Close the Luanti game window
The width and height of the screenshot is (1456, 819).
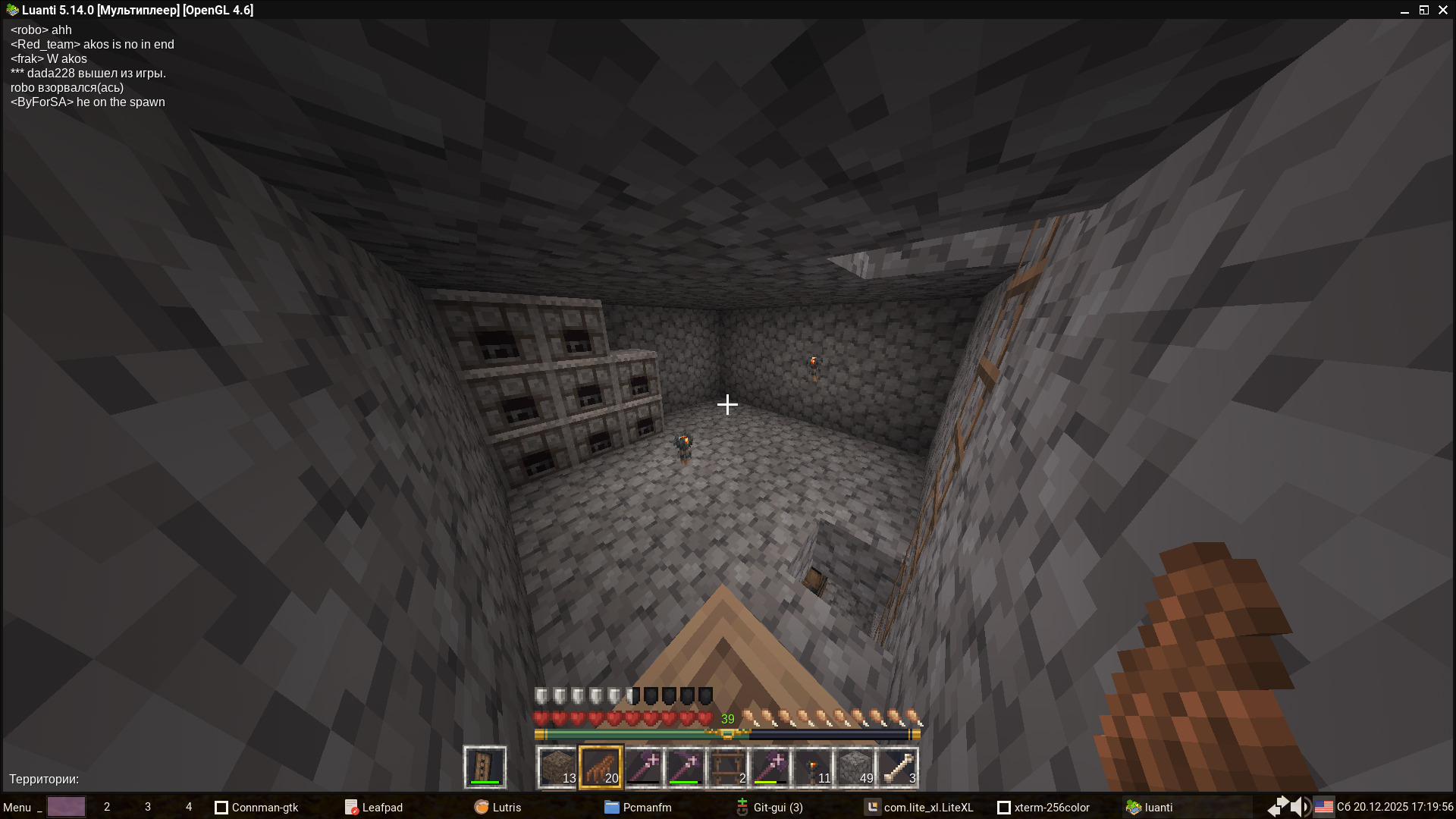coord(1443,10)
